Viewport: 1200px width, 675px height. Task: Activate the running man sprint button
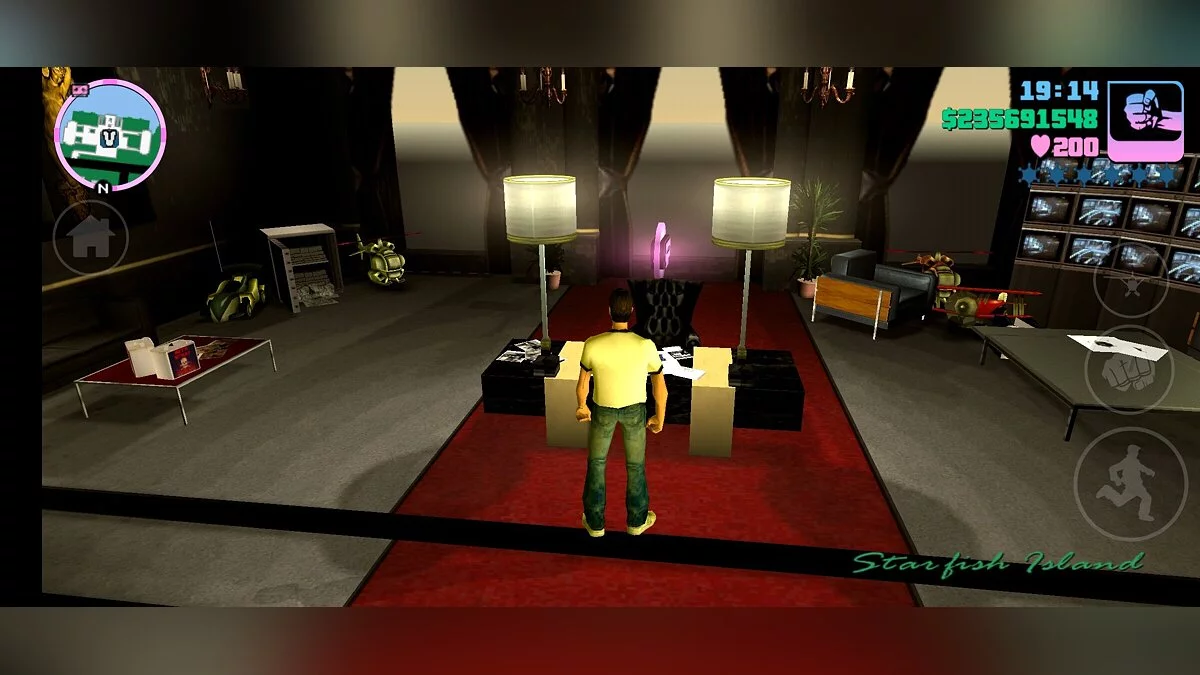tap(1129, 484)
